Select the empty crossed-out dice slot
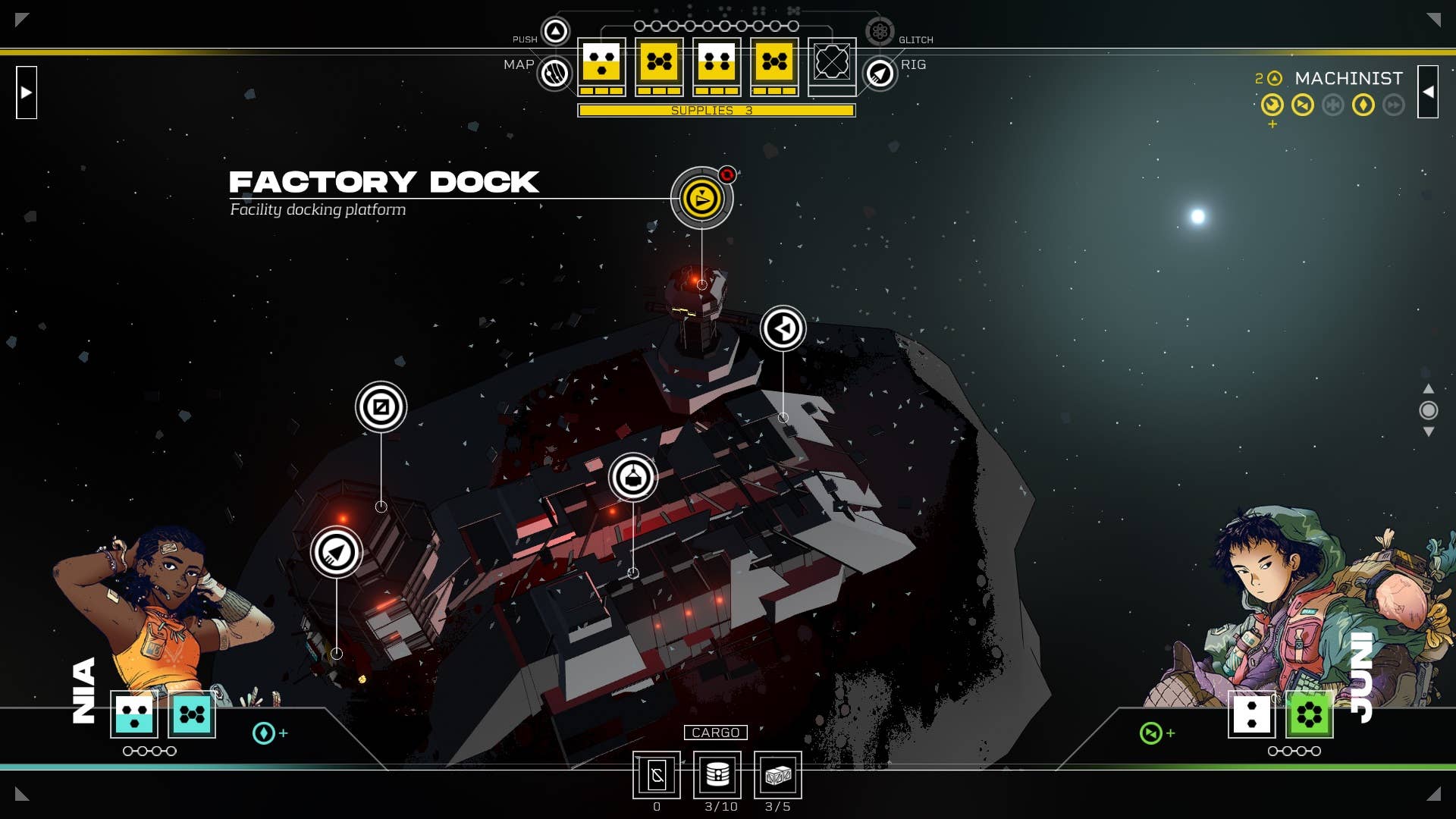Screen dimensions: 1456x819 click(832, 64)
